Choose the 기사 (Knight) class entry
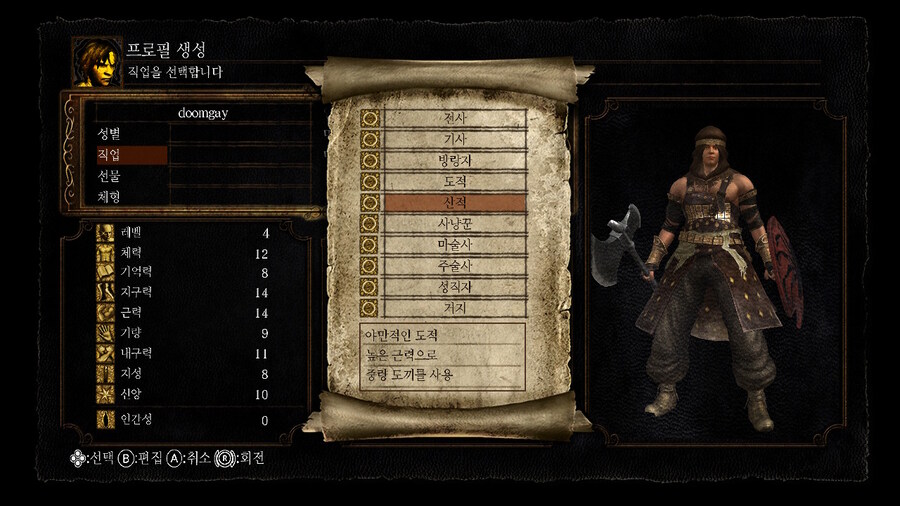 (x=454, y=139)
